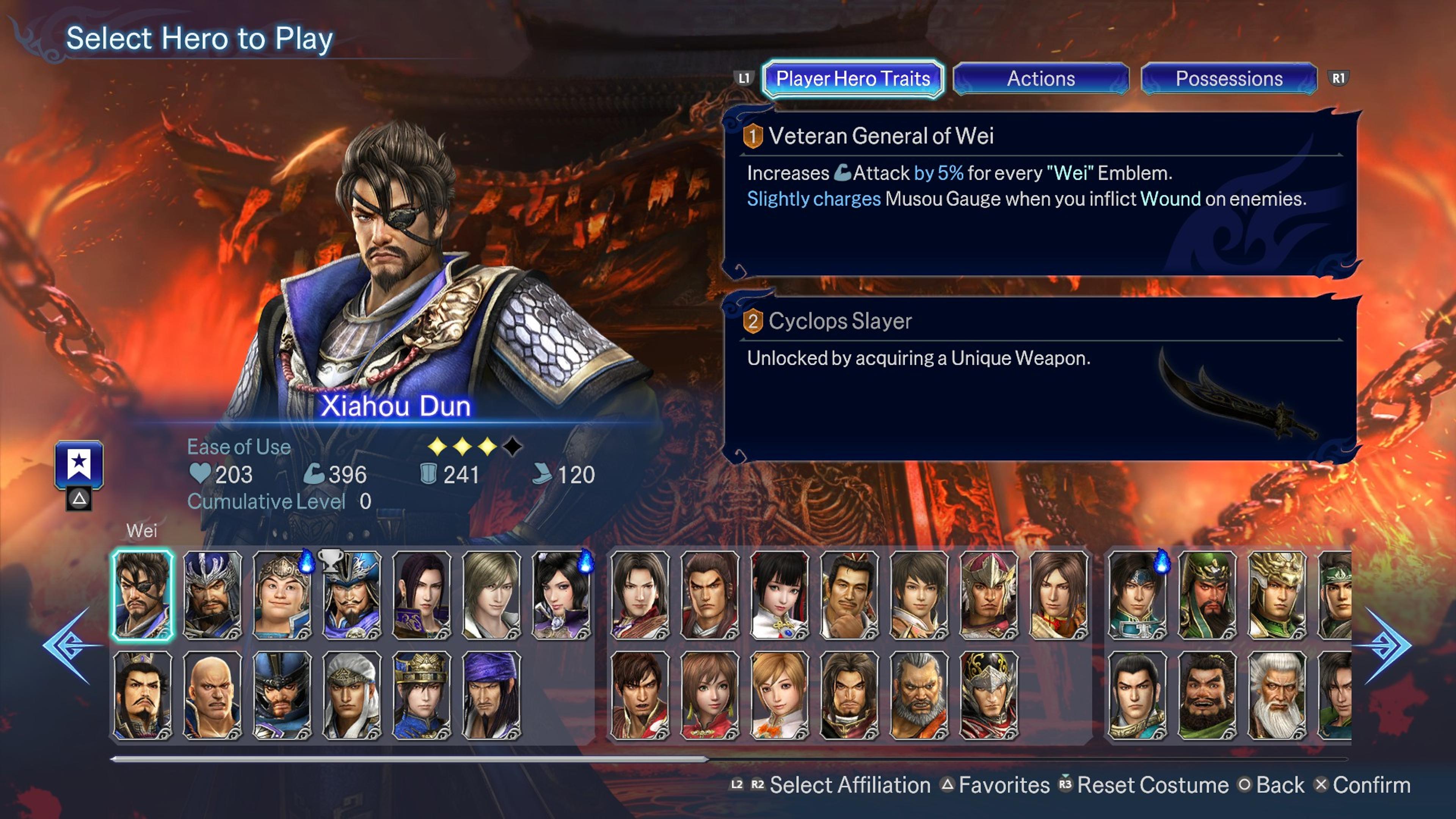
Task: Select the hero portrait marked with a trophy
Action: [351, 595]
